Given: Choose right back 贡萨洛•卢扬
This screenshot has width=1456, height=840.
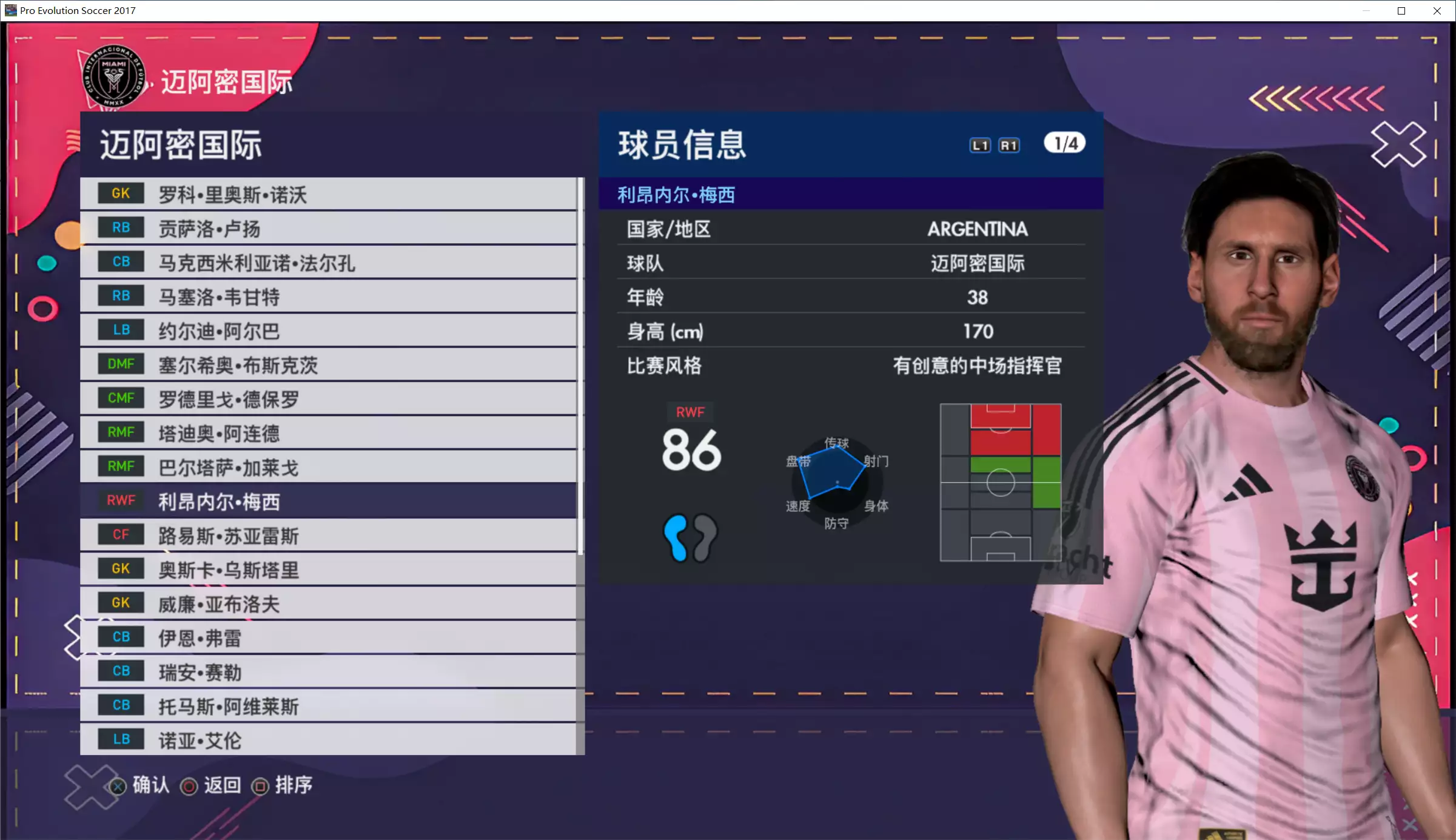Looking at the screenshot, I should click(327, 229).
